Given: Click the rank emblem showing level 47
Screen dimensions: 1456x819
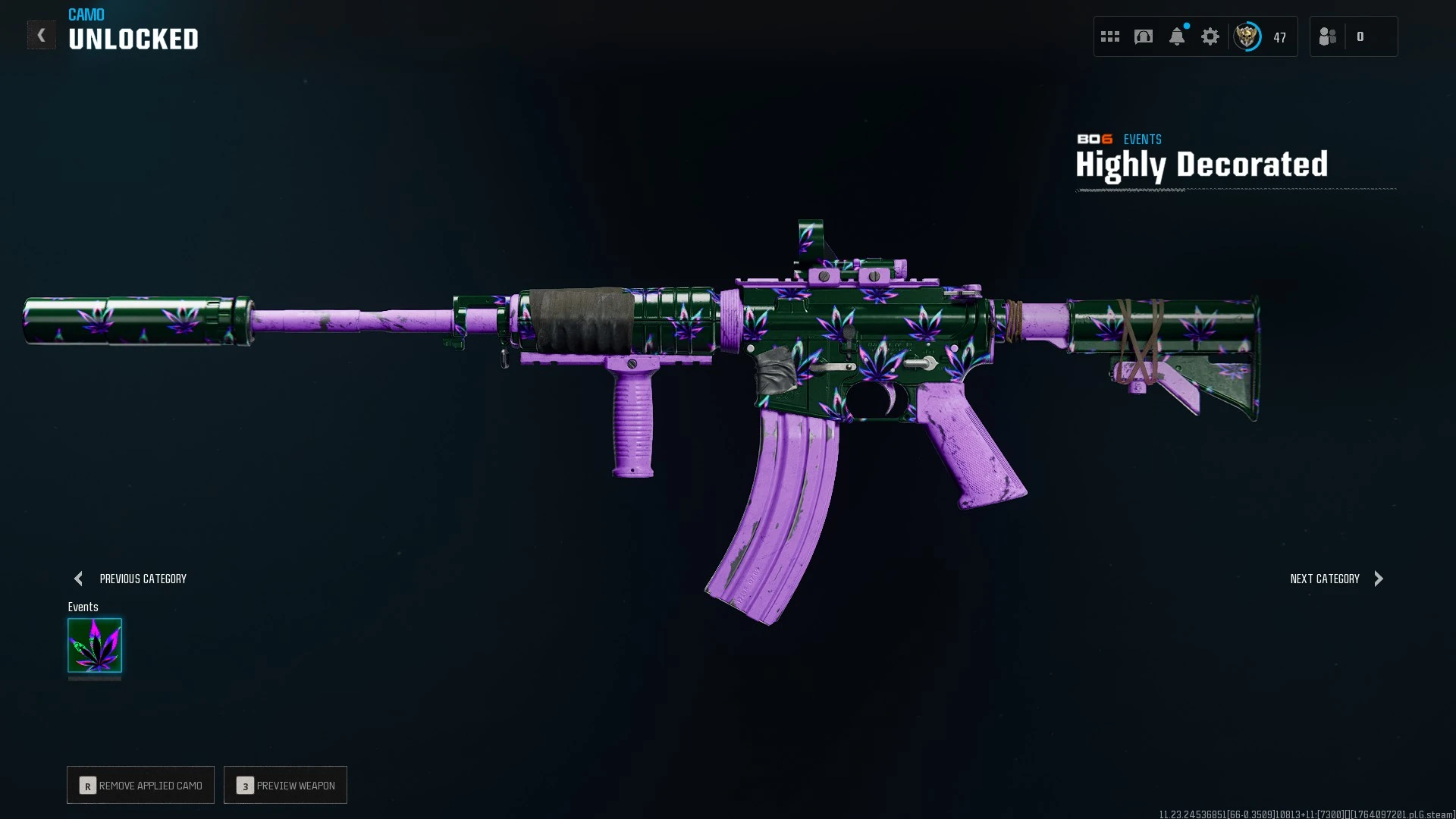Looking at the screenshot, I should (1247, 36).
